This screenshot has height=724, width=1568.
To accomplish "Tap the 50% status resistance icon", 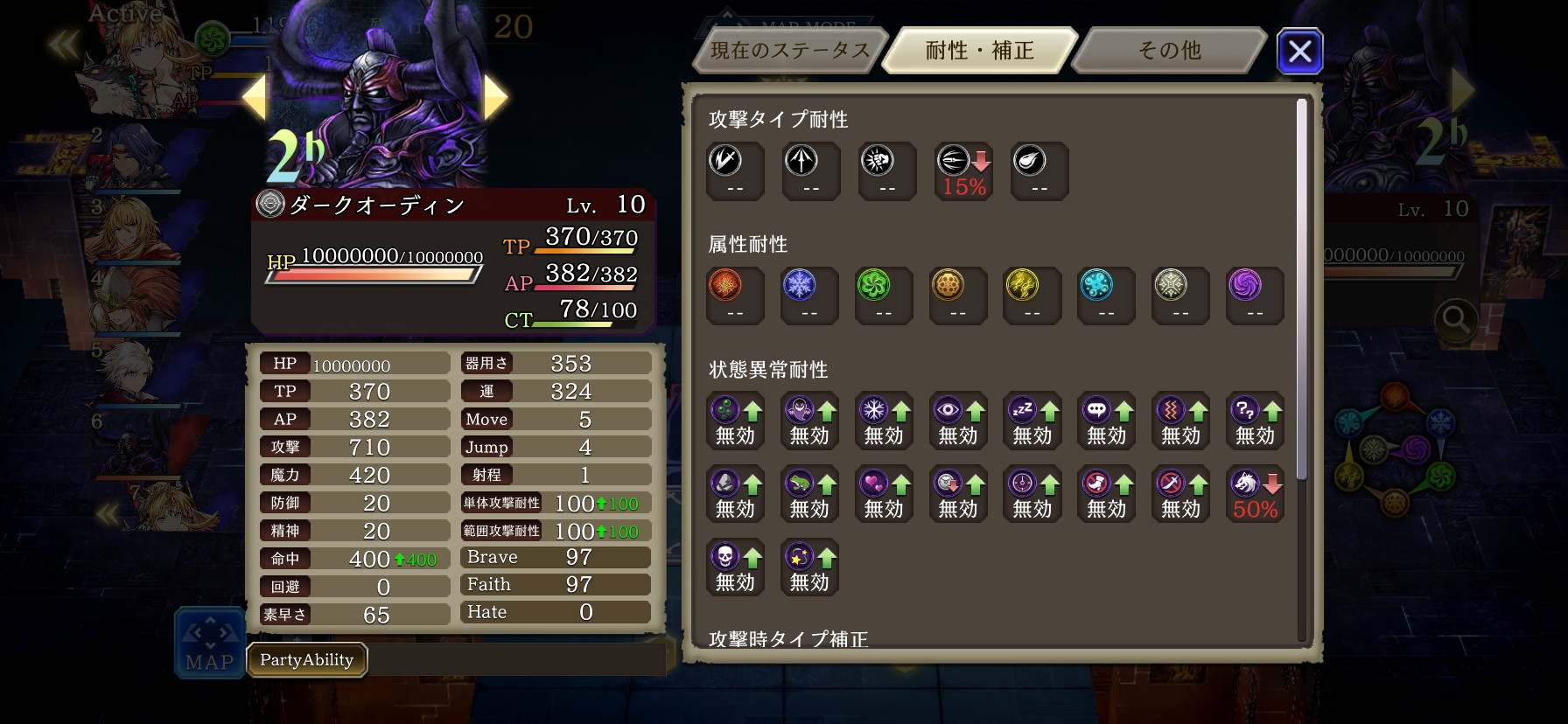I will (1255, 494).
